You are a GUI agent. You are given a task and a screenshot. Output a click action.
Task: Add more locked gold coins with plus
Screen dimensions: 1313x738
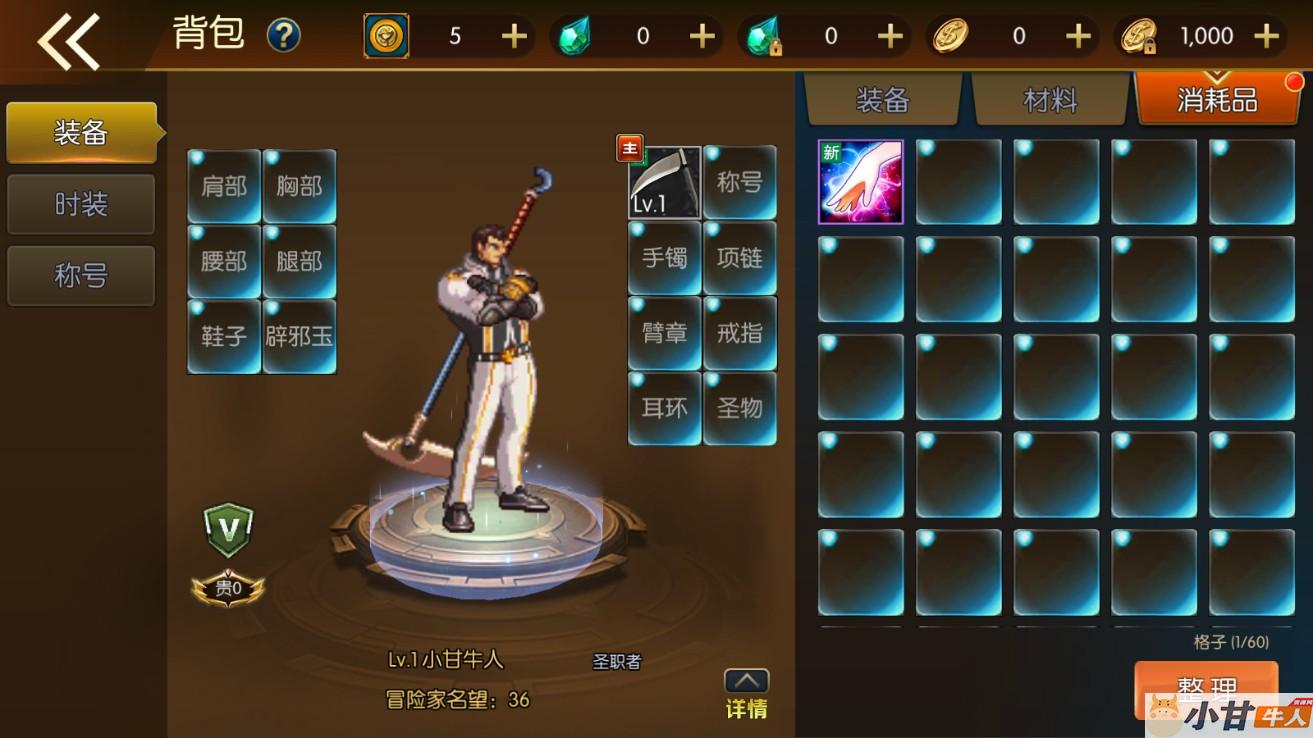1266,37
